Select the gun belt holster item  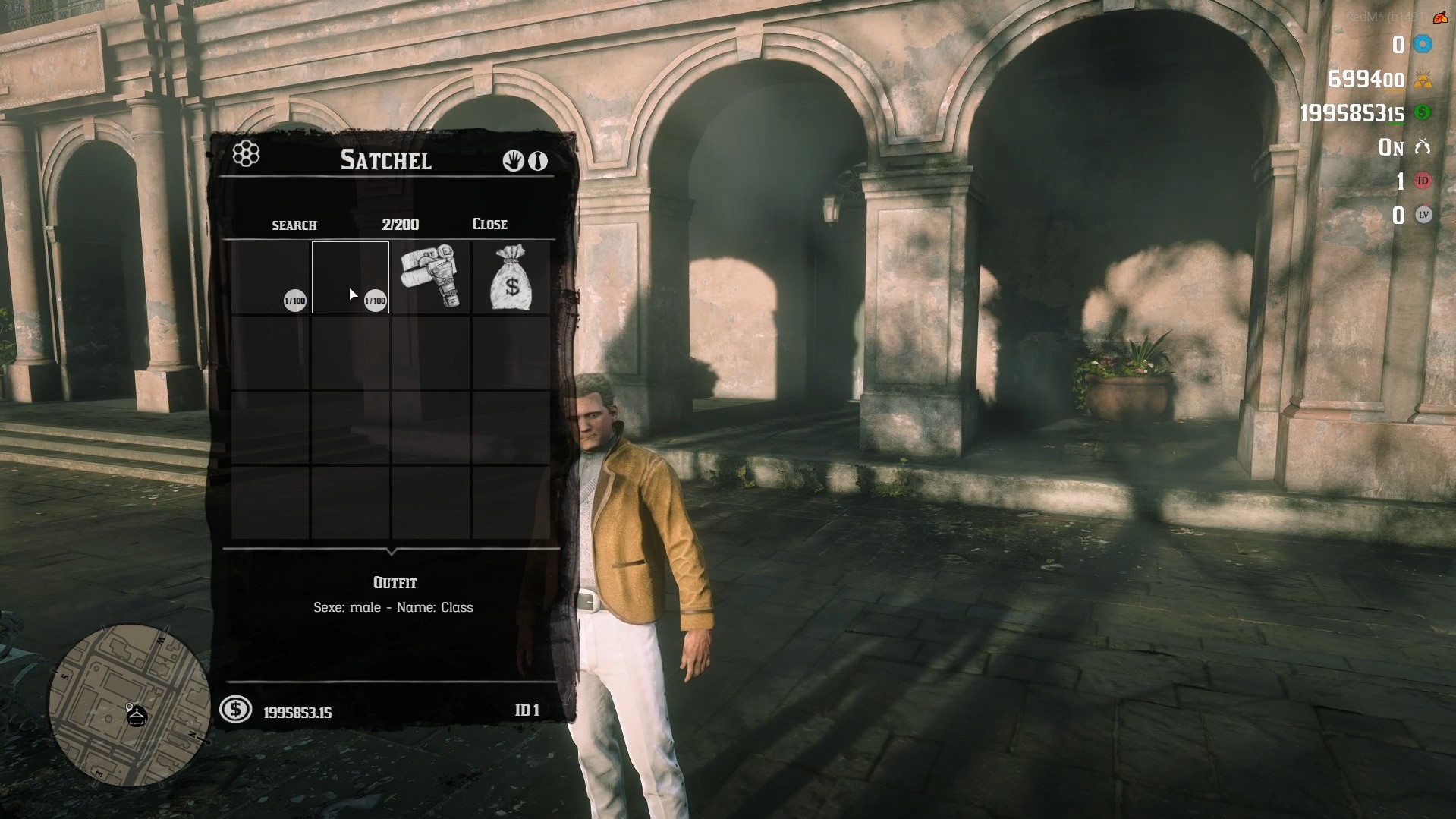(x=430, y=276)
